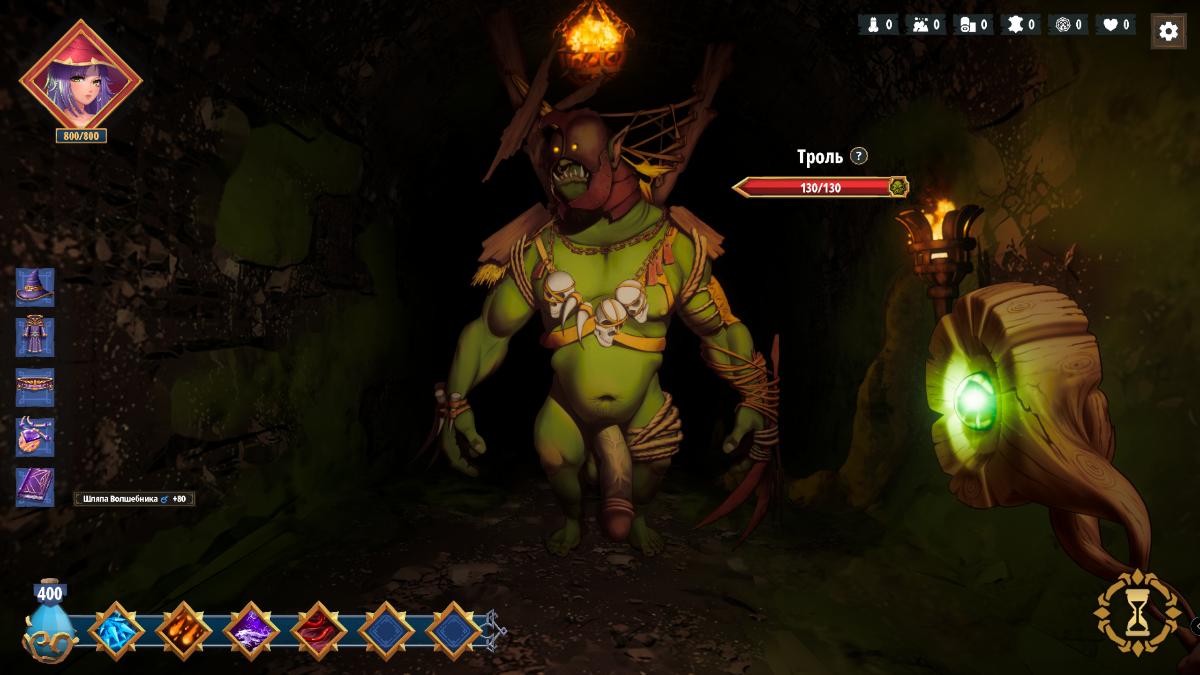
Task: Select the wizard hat equipment slot
Action: point(35,287)
